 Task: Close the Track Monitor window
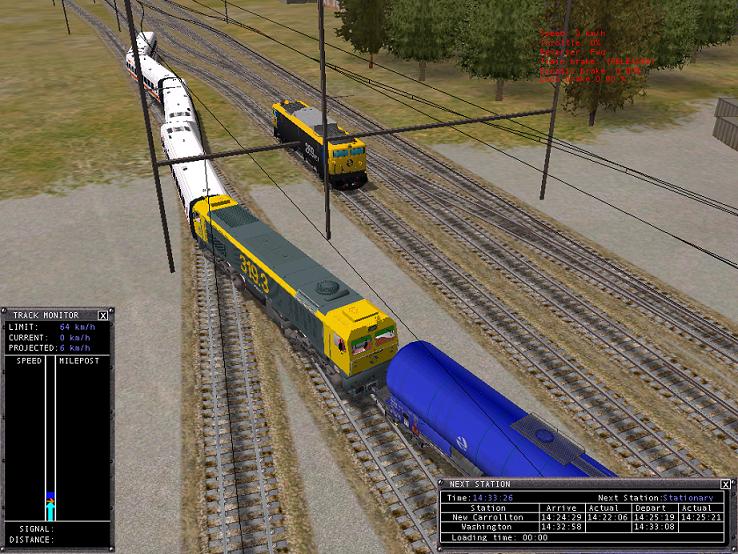tap(104, 315)
